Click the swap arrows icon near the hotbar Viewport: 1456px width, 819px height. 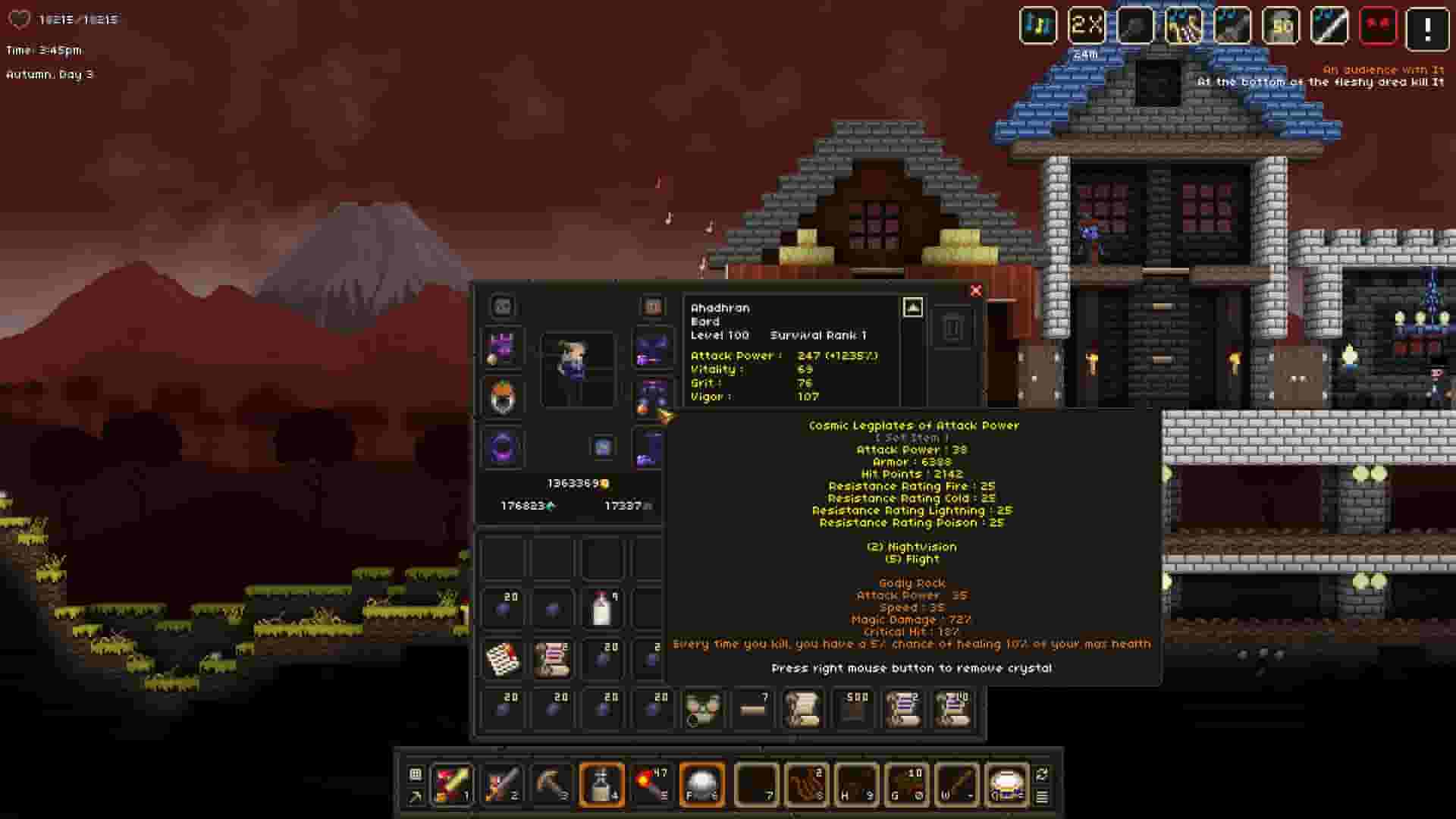(1042, 773)
